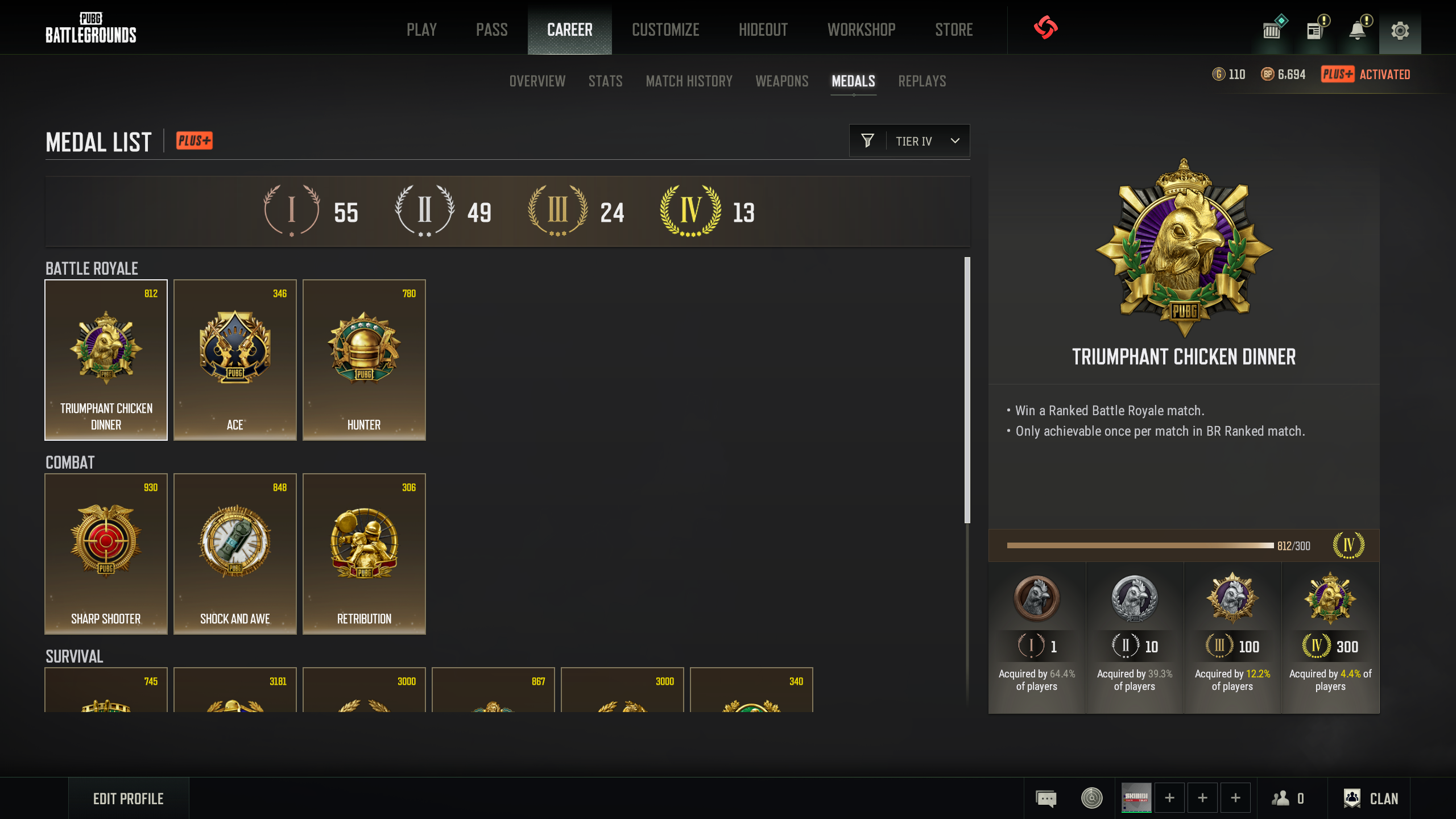The width and height of the screenshot is (1456, 819).
Task: Open the Customize section
Action: pyautogui.click(x=665, y=30)
